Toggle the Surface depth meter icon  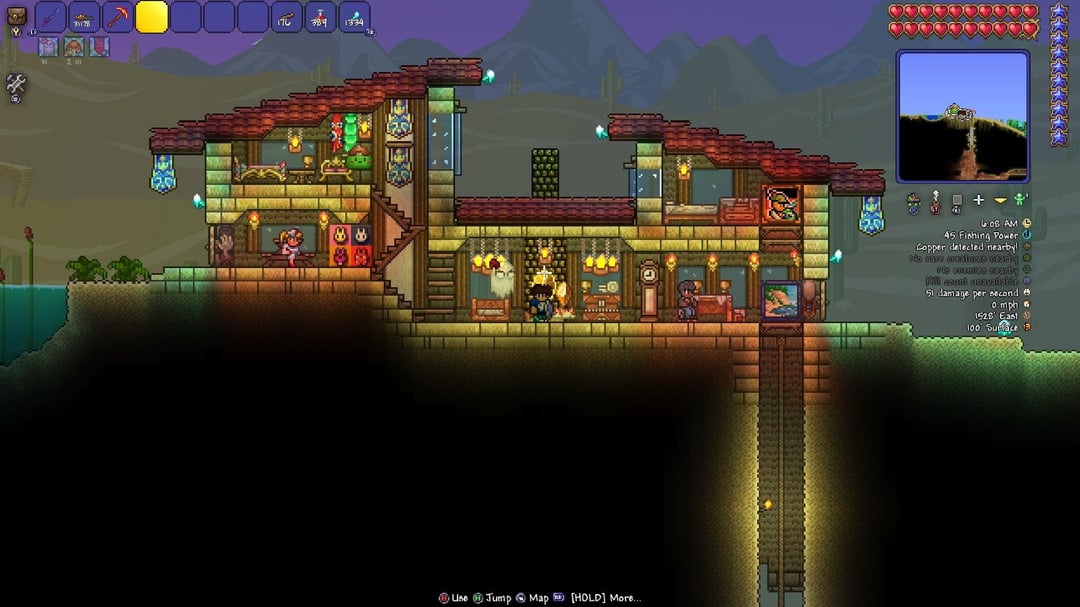1027,328
